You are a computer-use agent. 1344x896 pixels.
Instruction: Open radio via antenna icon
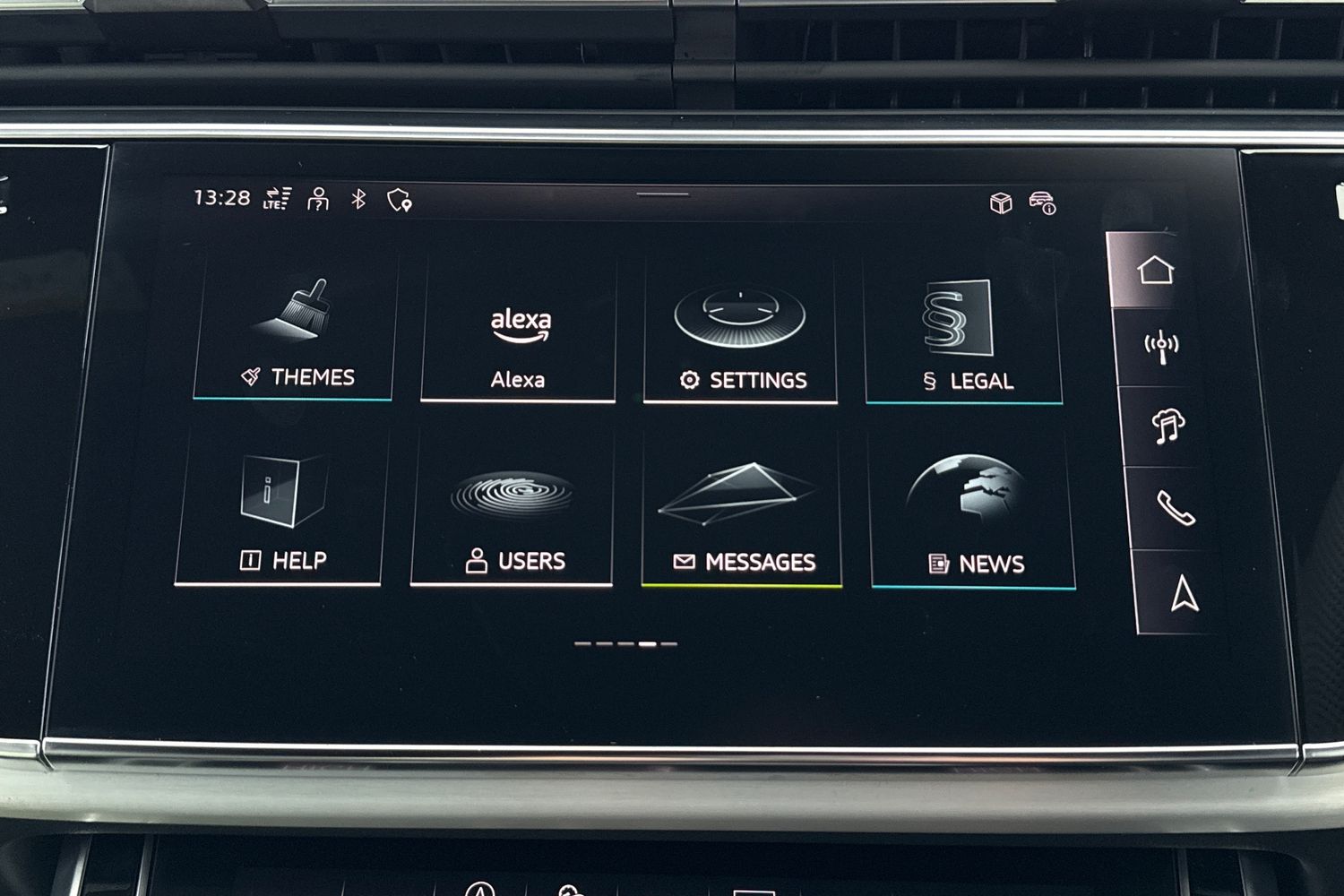coord(1161,347)
